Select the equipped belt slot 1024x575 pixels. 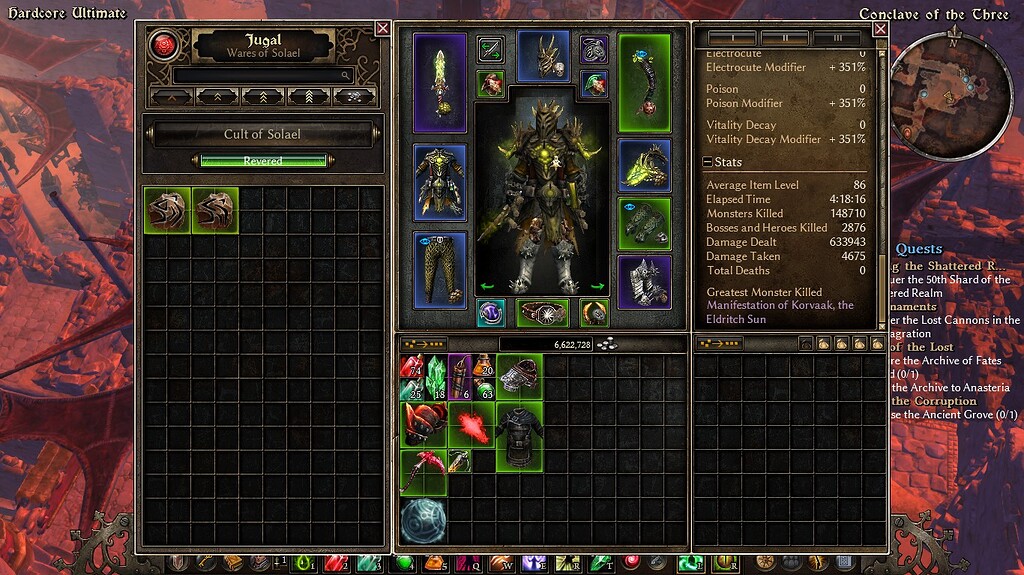click(x=543, y=313)
